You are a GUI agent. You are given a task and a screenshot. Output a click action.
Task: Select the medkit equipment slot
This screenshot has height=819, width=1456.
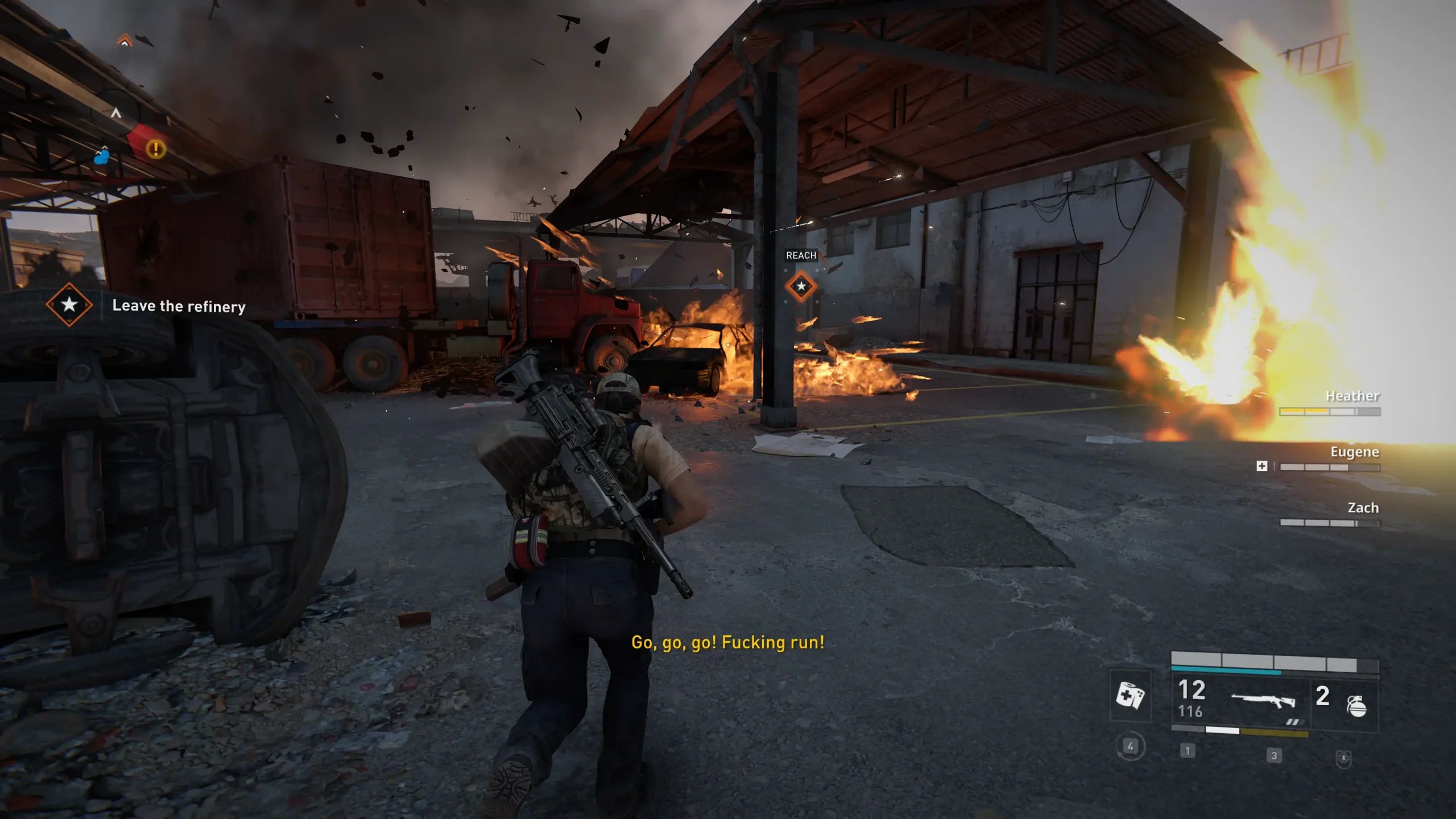pyautogui.click(x=1130, y=695)
